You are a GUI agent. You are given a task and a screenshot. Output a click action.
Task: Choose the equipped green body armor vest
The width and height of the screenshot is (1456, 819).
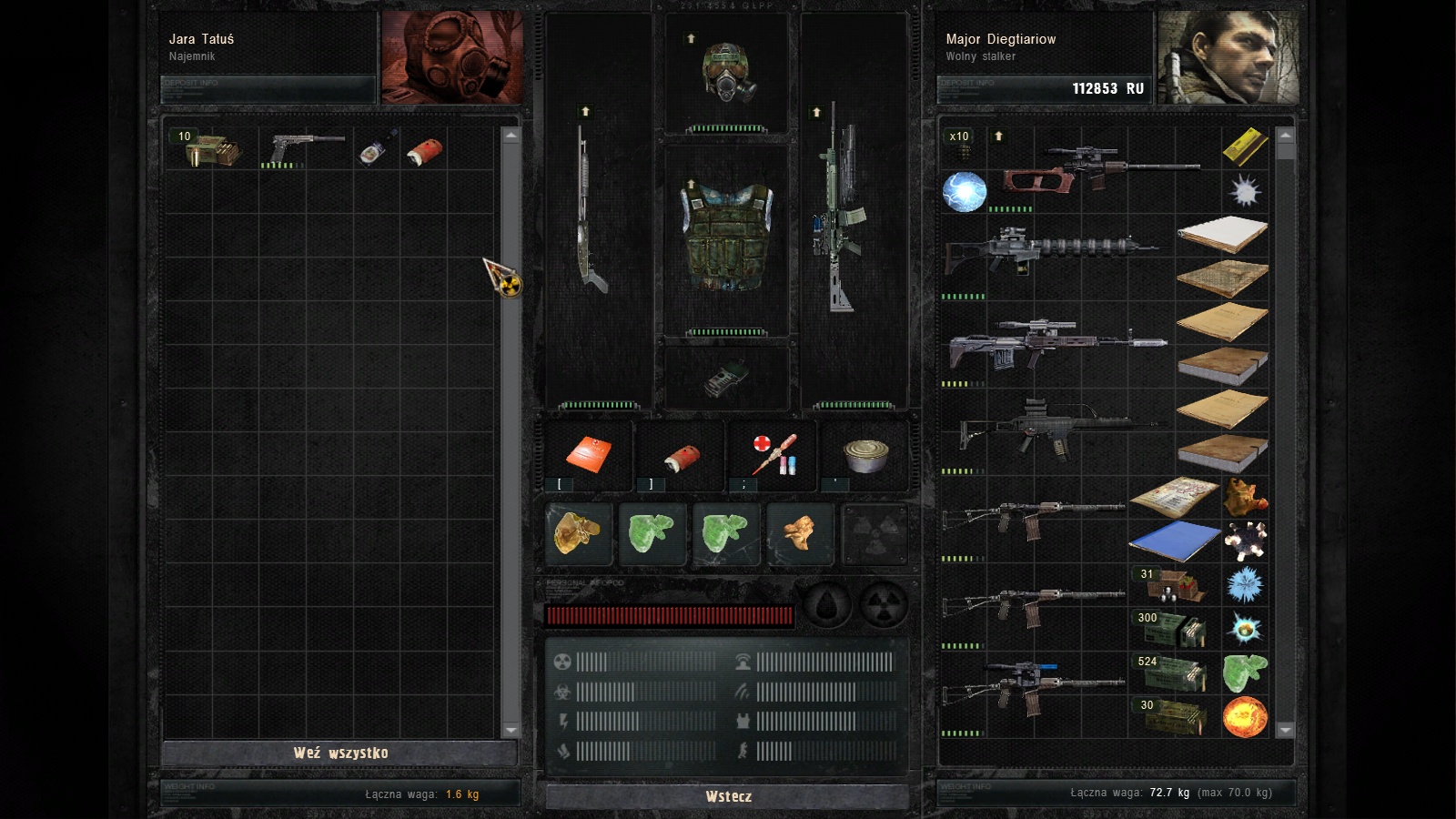(x=727, y=235)
